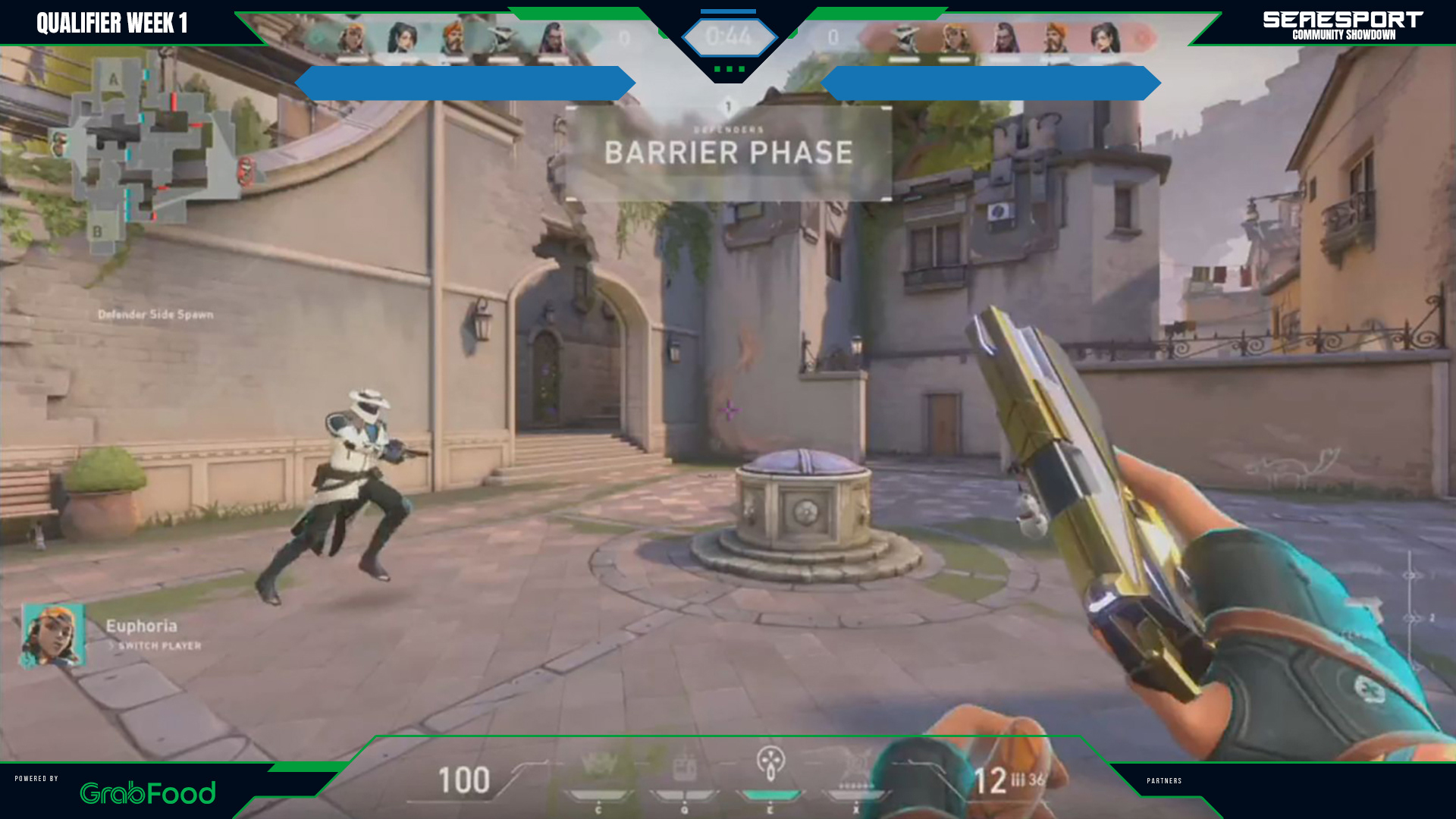Screen dimensions: 1456x819
Task: Choose the right team's Cypher portrait
Action: click(904, 38)
